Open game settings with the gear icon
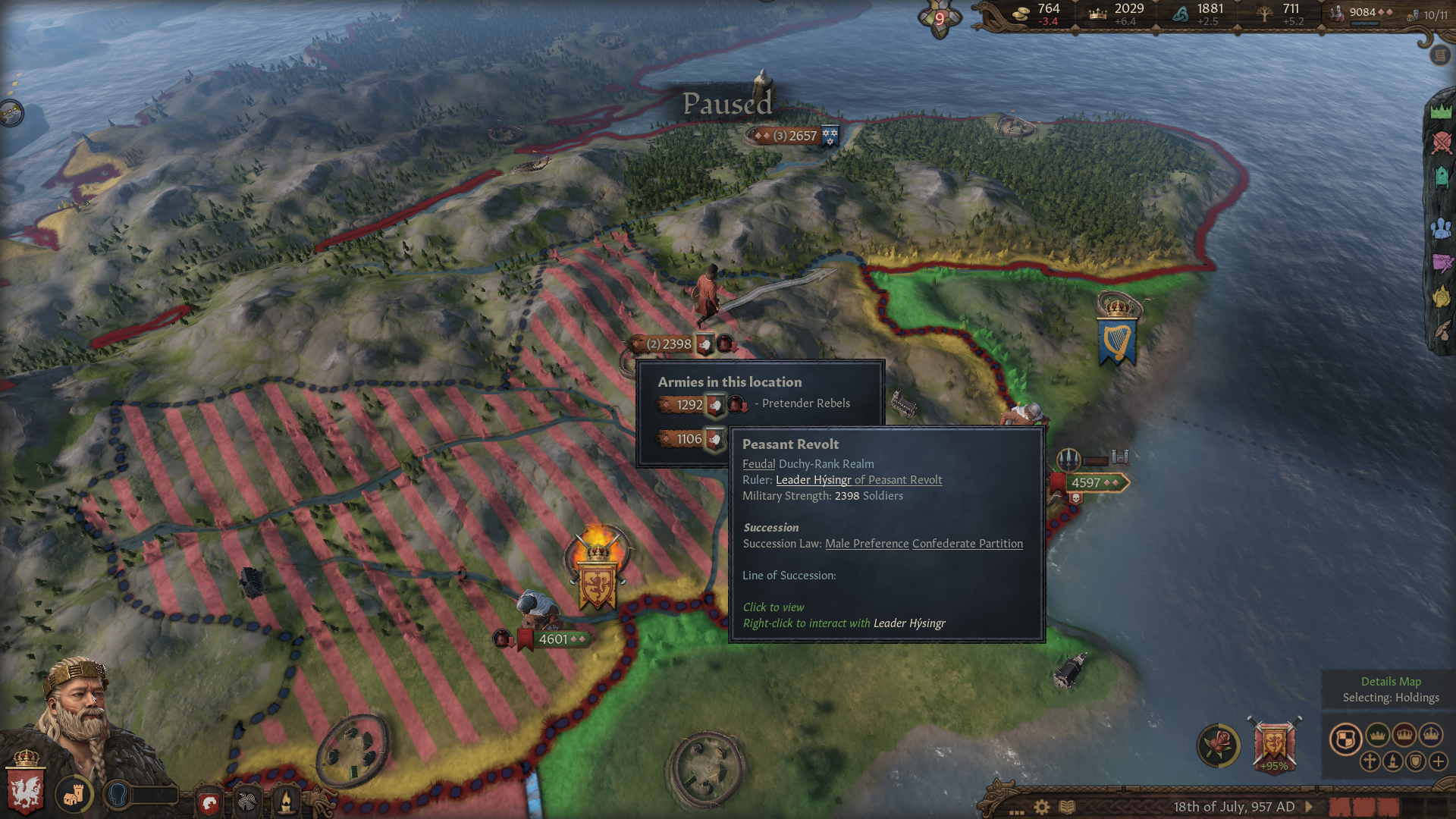The height and width of the screenshot is (819, 1456). pos(1042,807)
